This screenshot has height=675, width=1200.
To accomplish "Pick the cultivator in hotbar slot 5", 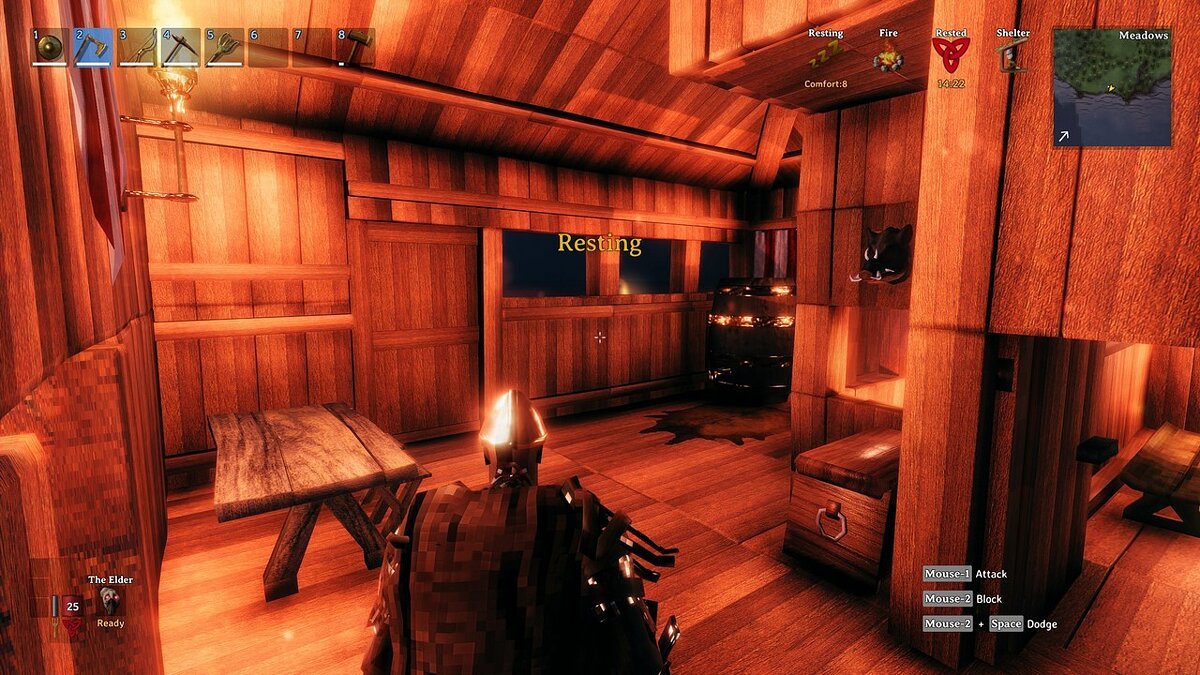I will [224, 47].
